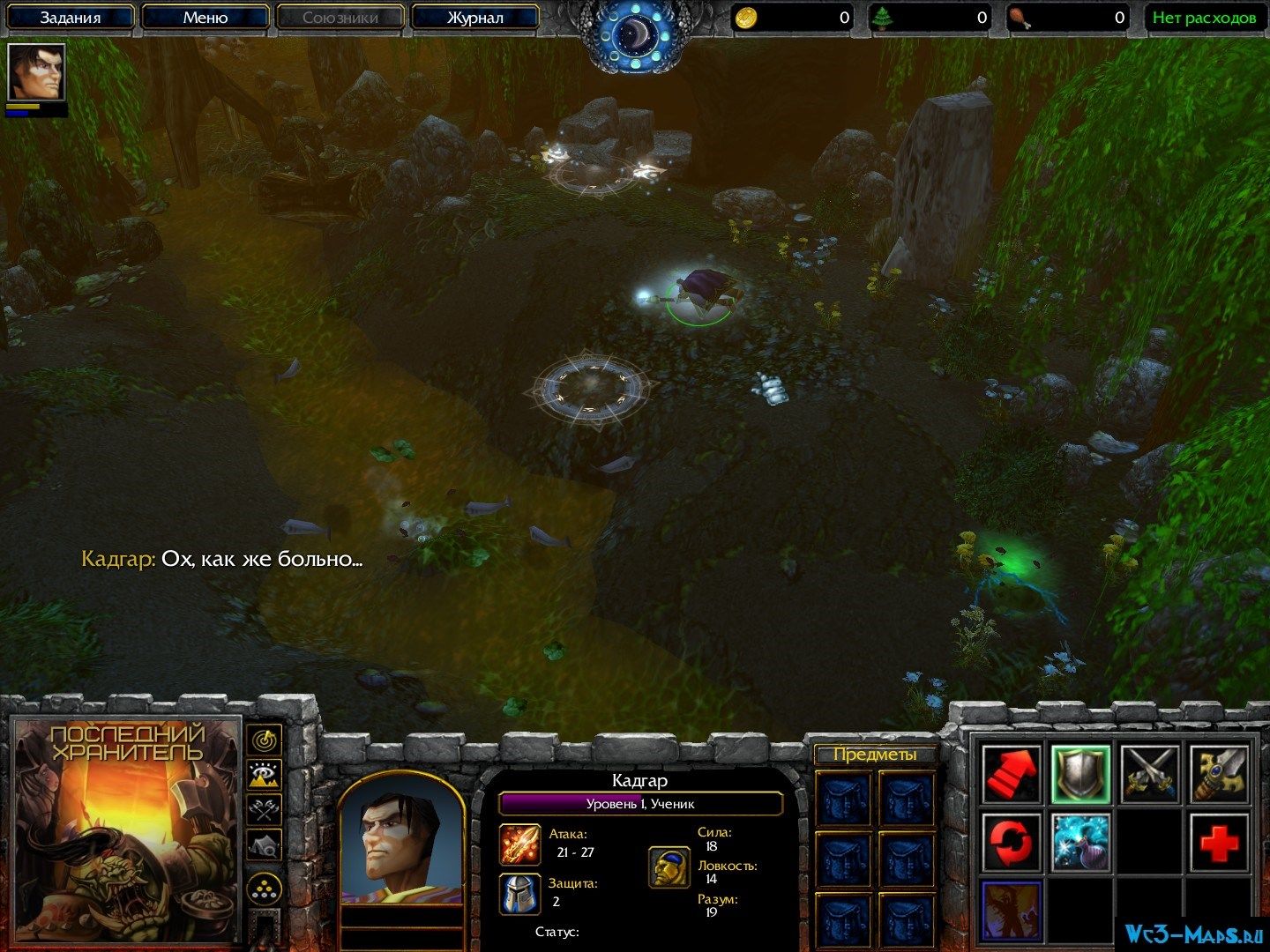The width and height of the screenshot is (1270, 952).
Task: Click the day-night moon clock
Action: [635, 35]
